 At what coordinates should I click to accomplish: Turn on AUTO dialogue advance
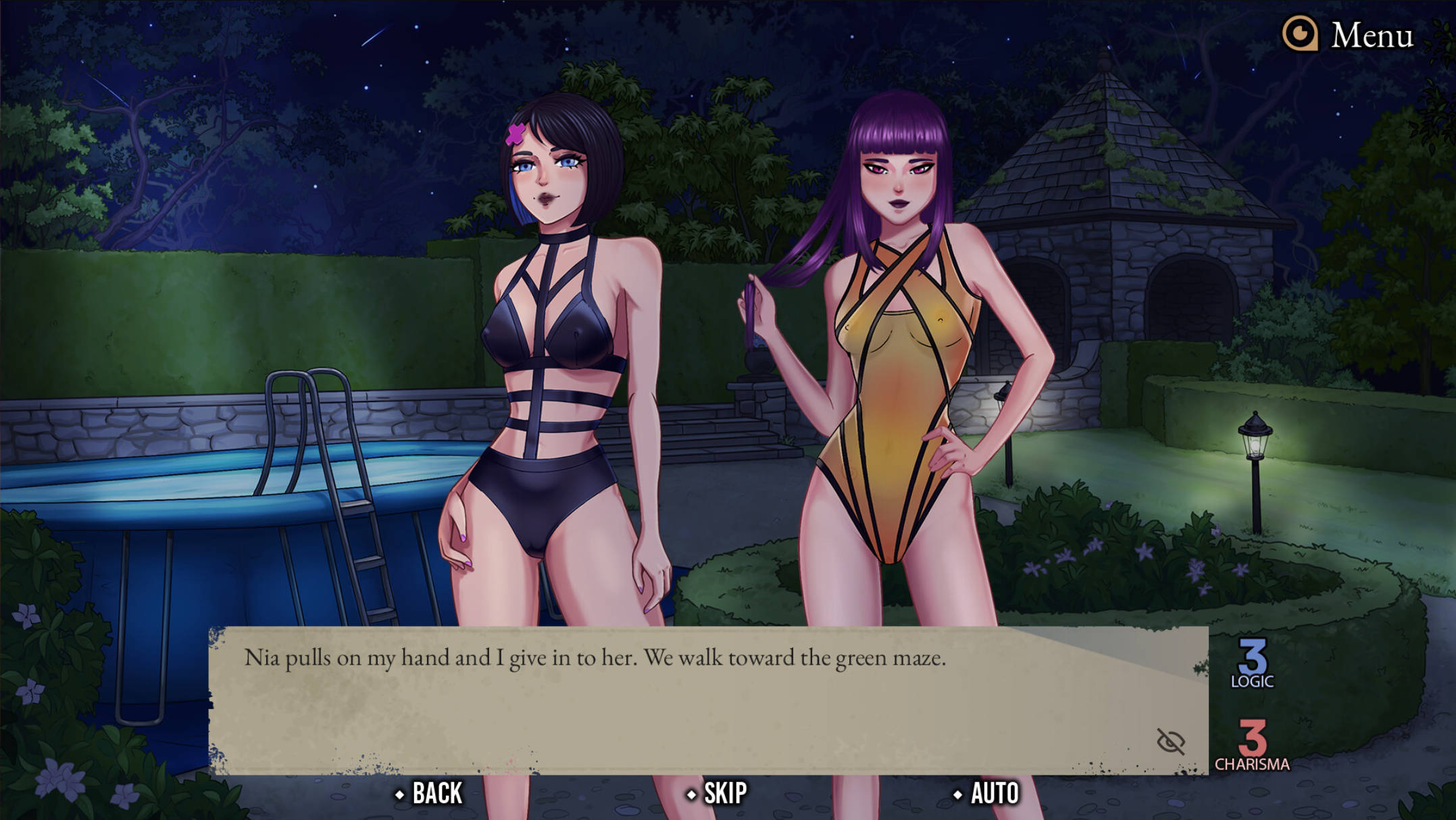pyautogui.click(x=986, y=793)
